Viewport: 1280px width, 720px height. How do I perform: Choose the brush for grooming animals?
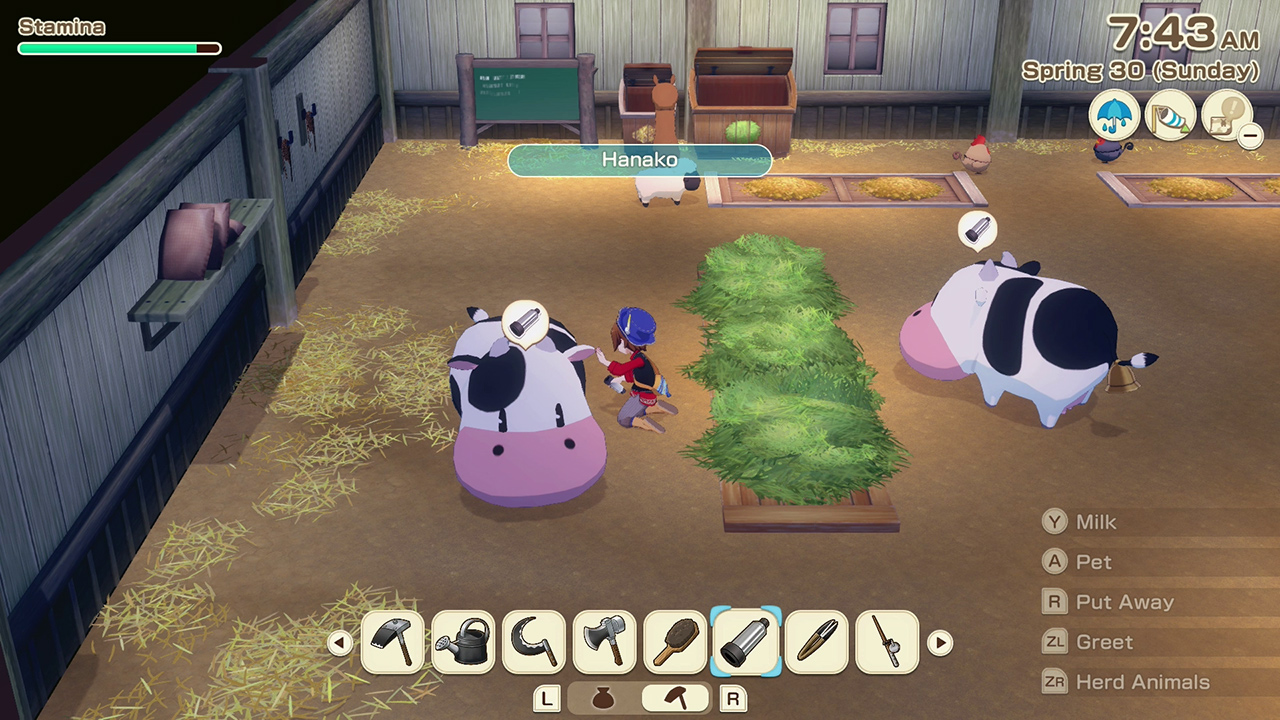point(675,640)
